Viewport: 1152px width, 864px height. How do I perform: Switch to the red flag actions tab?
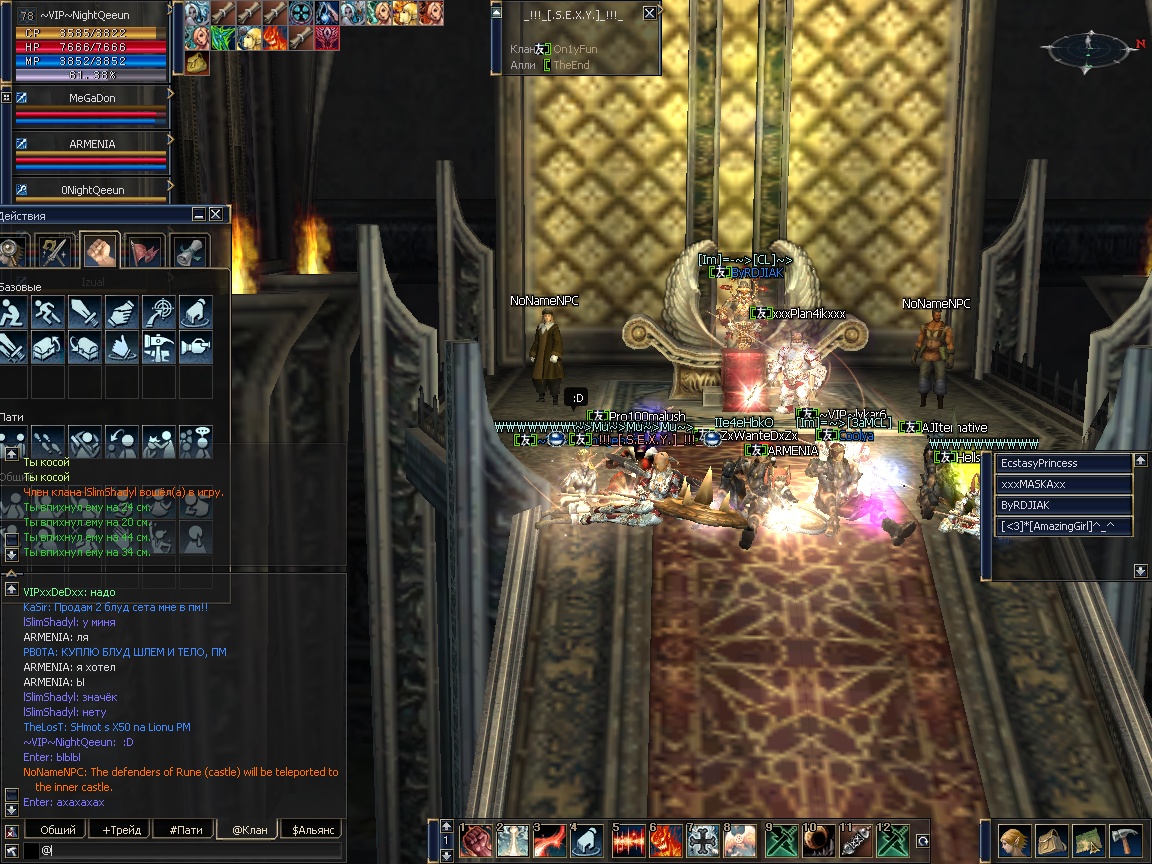144,250
